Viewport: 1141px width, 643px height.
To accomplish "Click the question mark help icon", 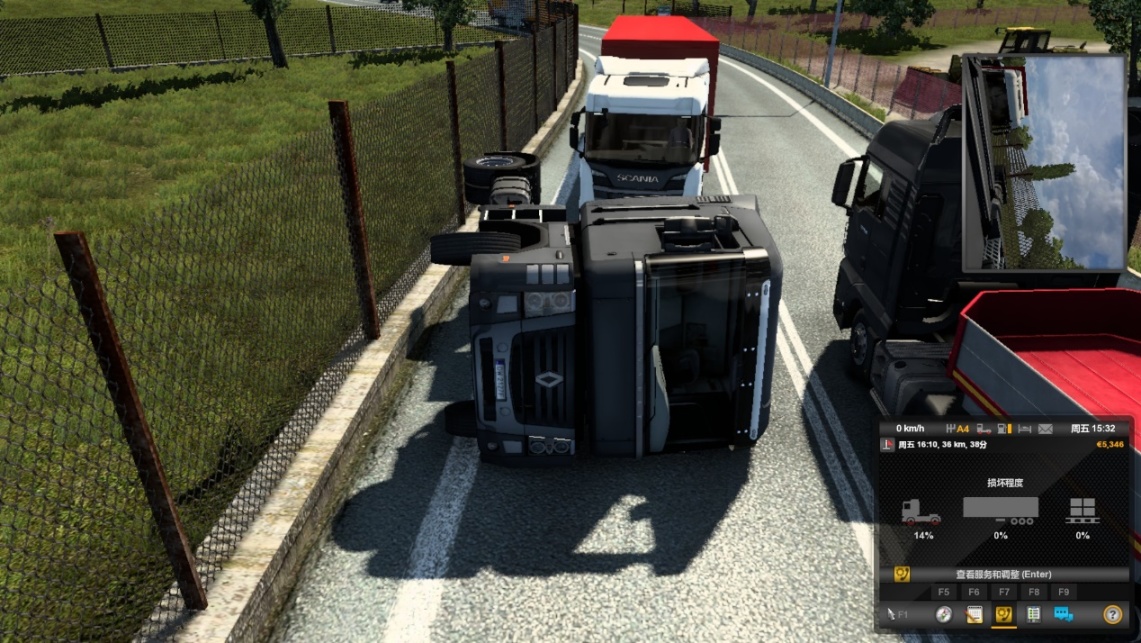I will point(1112,615).
